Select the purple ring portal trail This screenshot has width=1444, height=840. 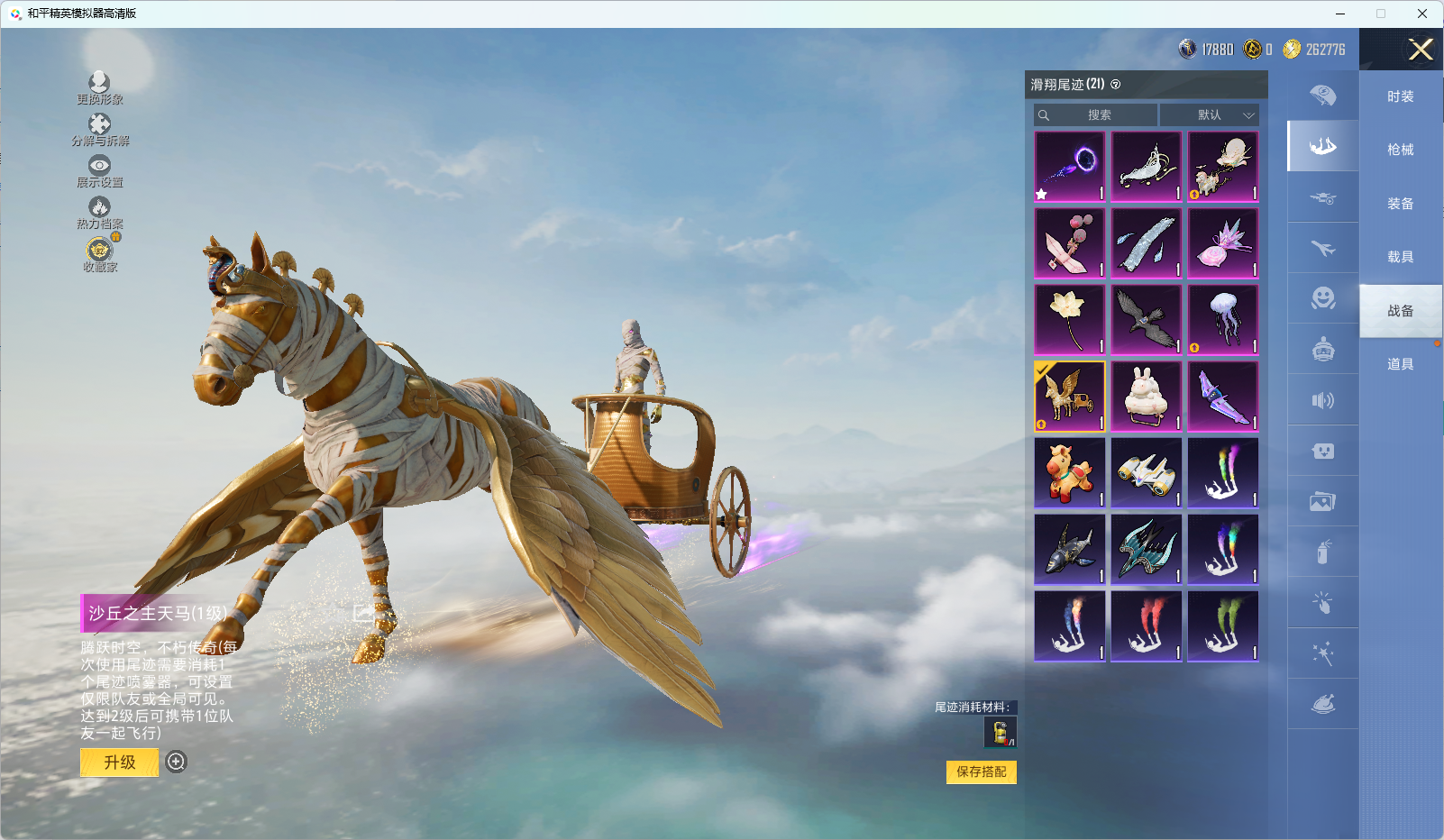coord(1070,167)
